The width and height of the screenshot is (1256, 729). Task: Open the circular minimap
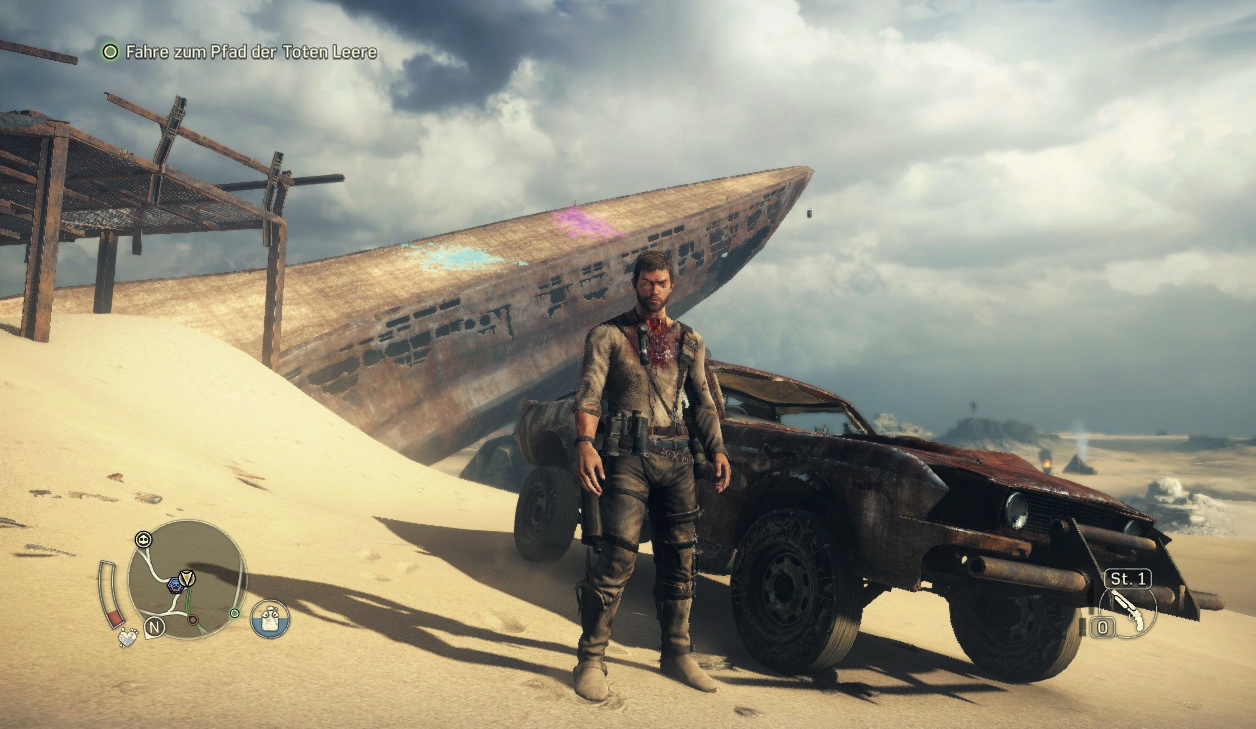coord(187,580)
